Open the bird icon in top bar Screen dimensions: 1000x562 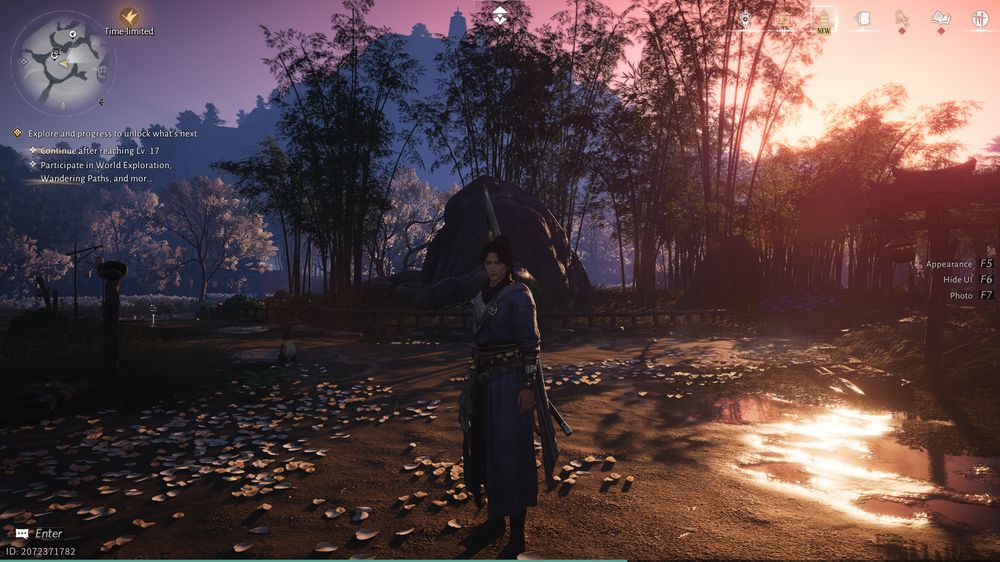click(901, 18)
